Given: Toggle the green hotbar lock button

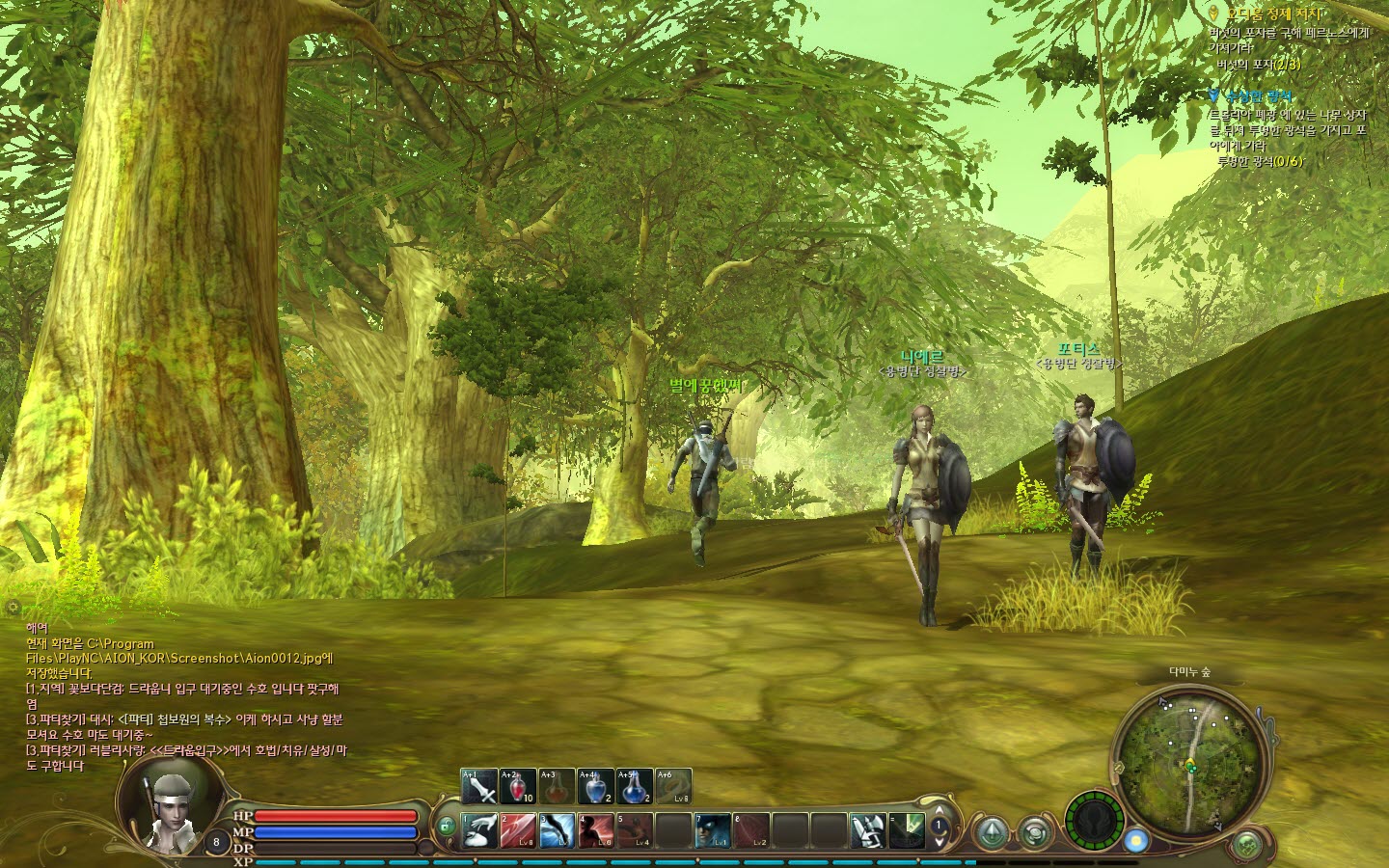Looking at the screenshot, I should tap(447, 826).
